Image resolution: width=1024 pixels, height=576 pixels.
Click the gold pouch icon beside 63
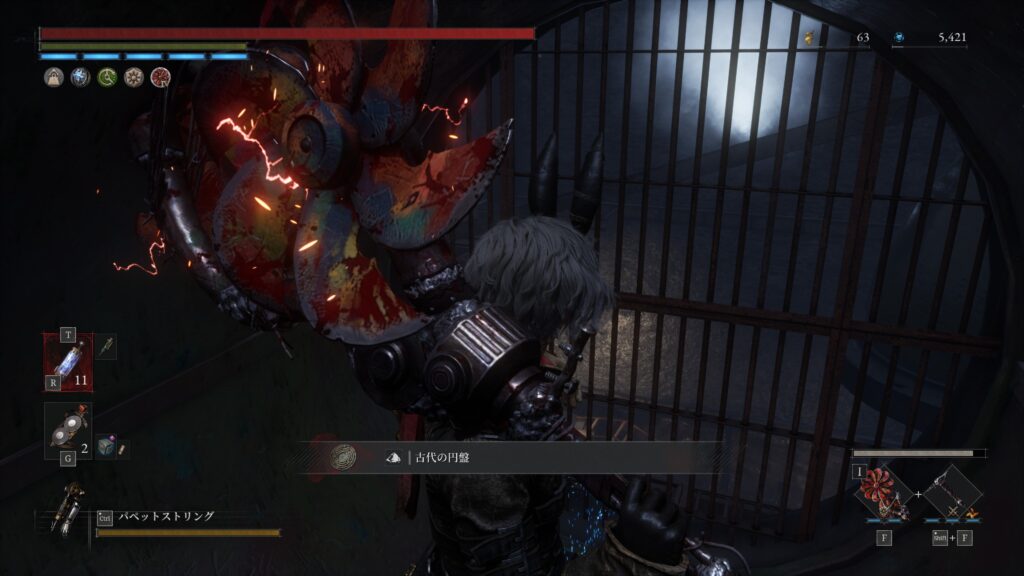tap(808, 38)
